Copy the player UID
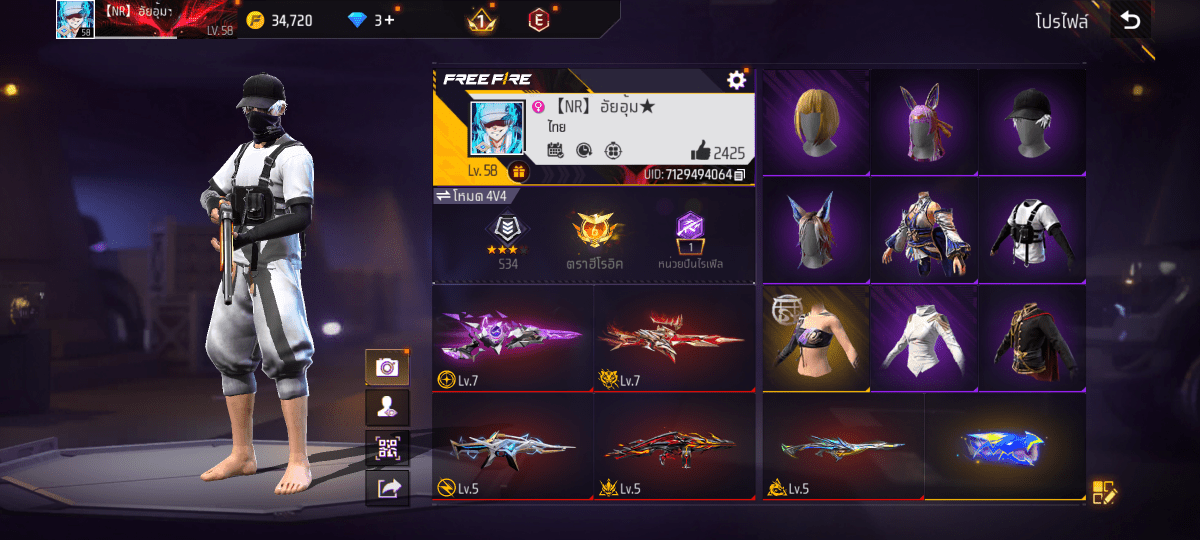 [739, 175]
